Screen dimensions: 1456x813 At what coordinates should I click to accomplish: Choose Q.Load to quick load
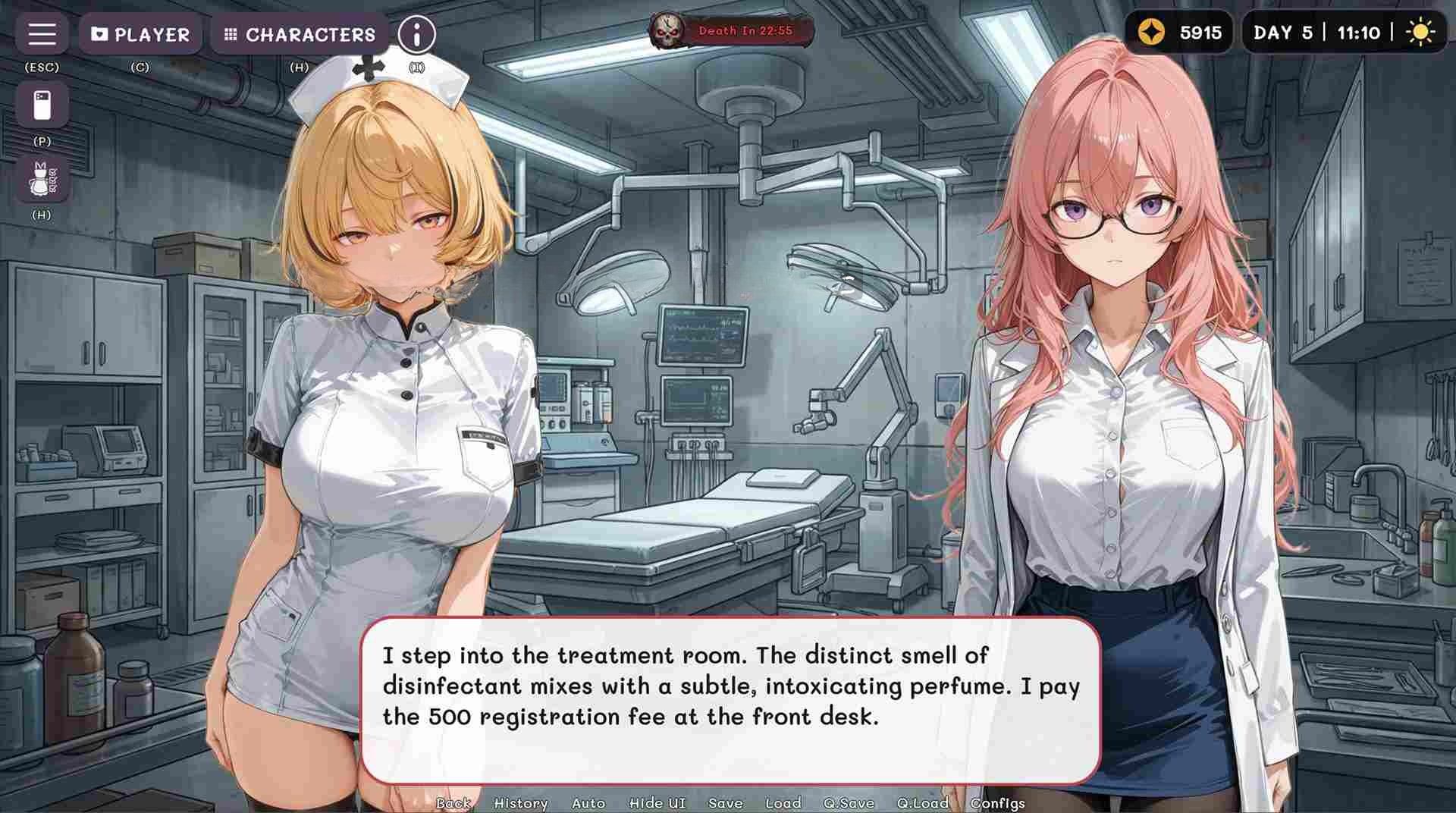click(x=922, y=803)
